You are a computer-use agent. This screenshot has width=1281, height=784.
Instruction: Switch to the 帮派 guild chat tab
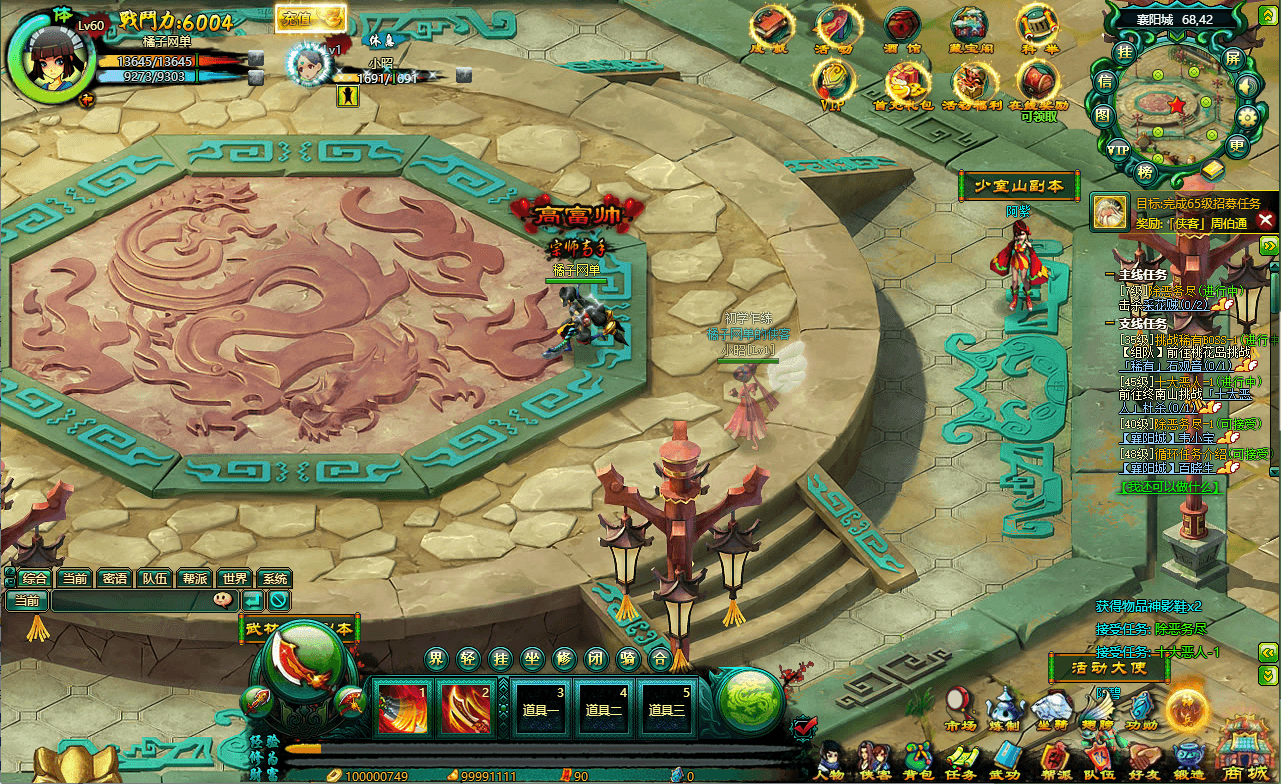pos(194,579)
